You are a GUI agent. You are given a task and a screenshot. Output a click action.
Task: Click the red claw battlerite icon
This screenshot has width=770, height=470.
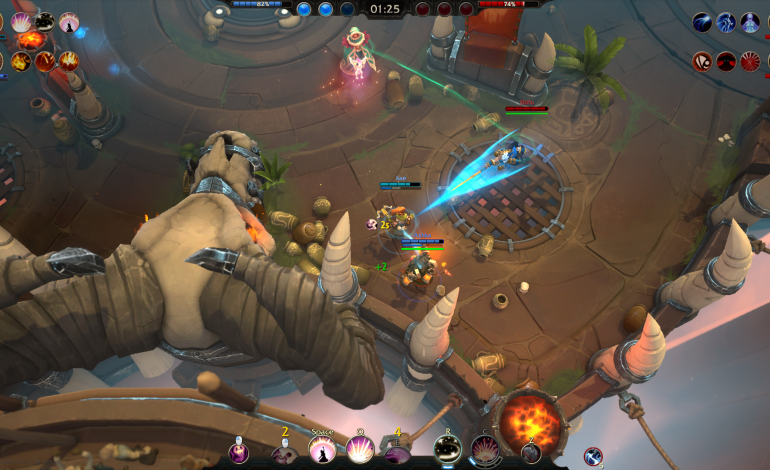(703, 61)
